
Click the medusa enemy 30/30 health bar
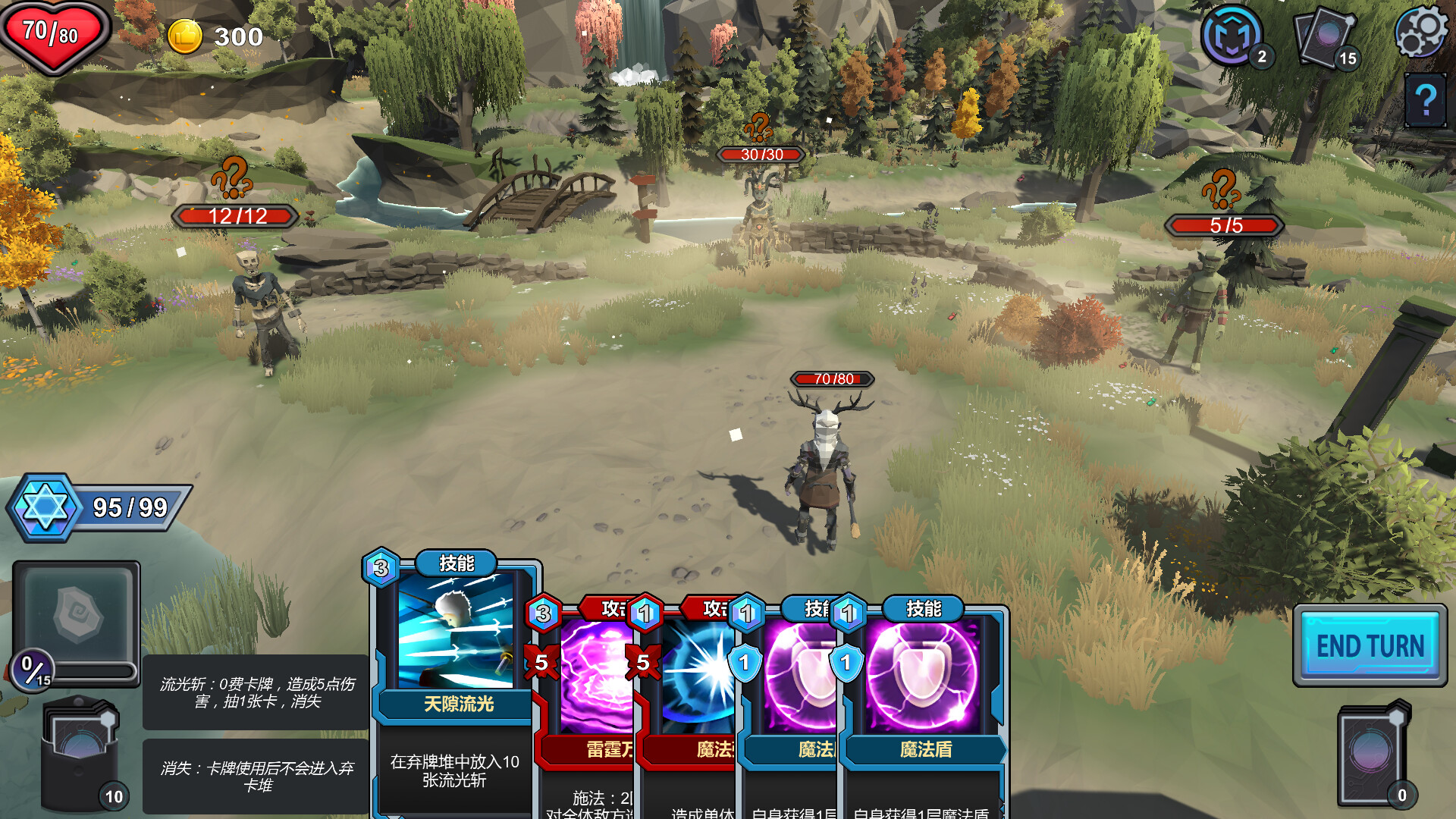click(x=761, y=154)
